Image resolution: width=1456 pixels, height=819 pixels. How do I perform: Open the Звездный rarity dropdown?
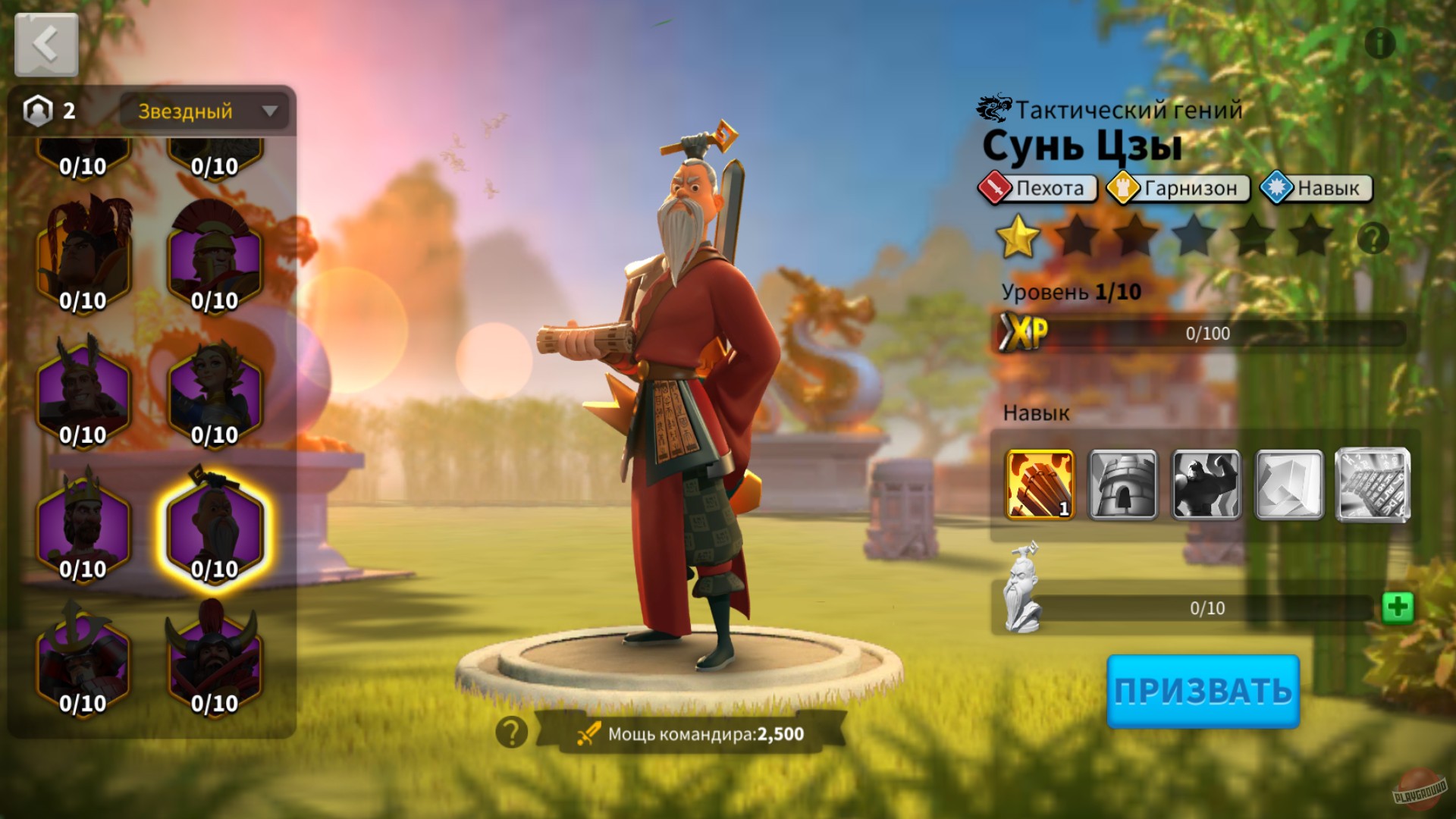tap(203, 111)
